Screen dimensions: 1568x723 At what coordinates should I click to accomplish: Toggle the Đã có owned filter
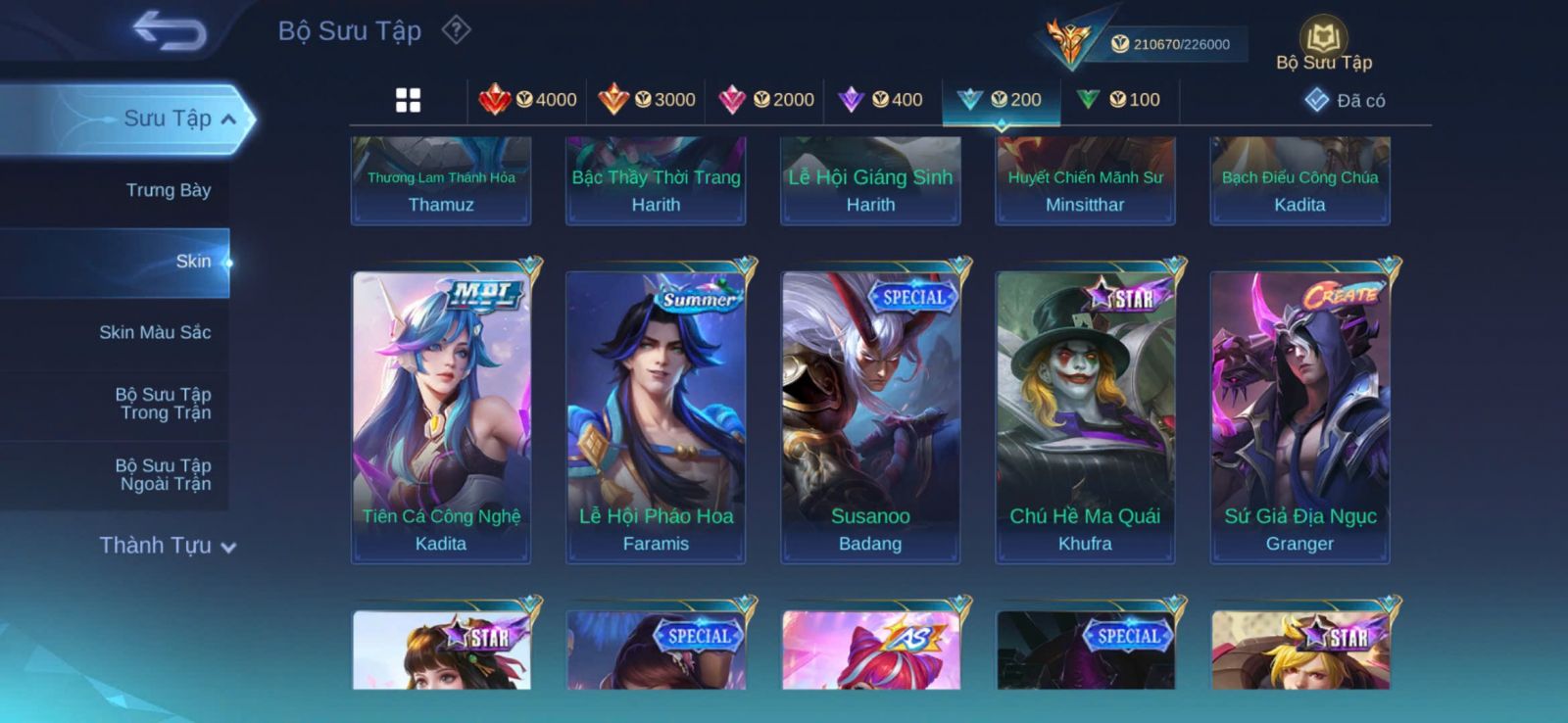[1345, 100]
